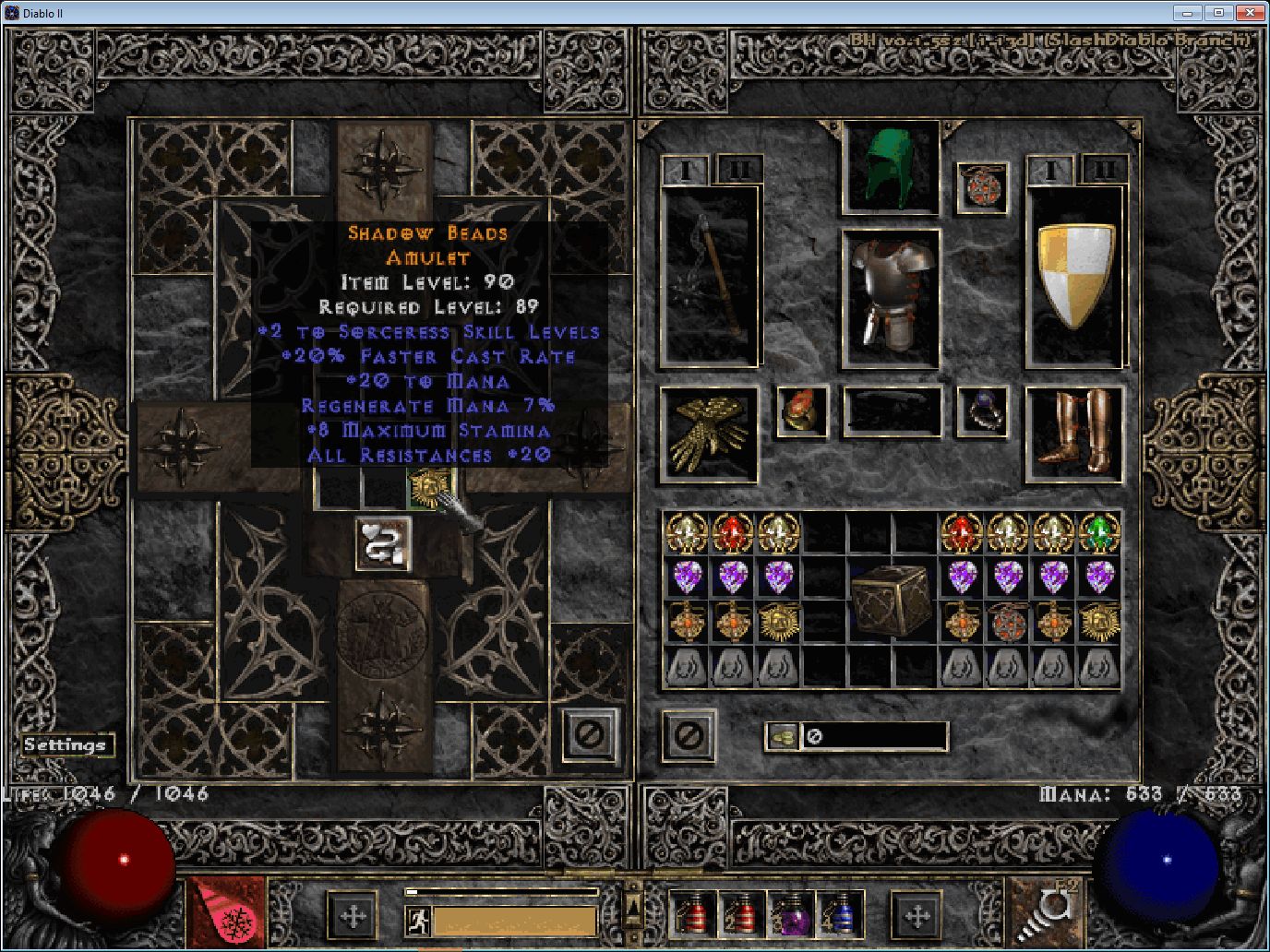Use the blue mana potion in belt
The width and height of the screenshot is (1270, 952).
pos(839,913)
